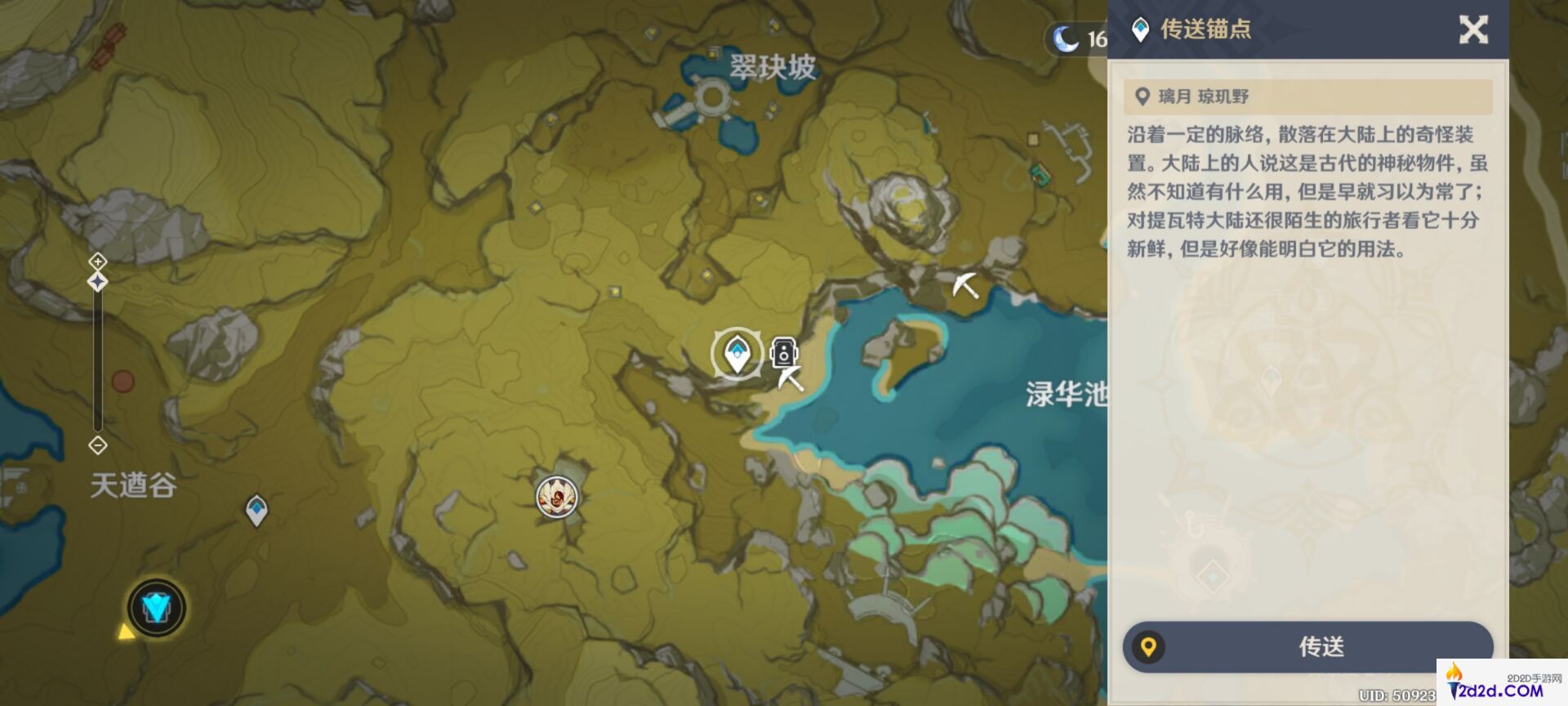This screenshot has height=706, width=1568.
Task: Close the 传送锚点 panel
Action: click(x=1474, y=31)
